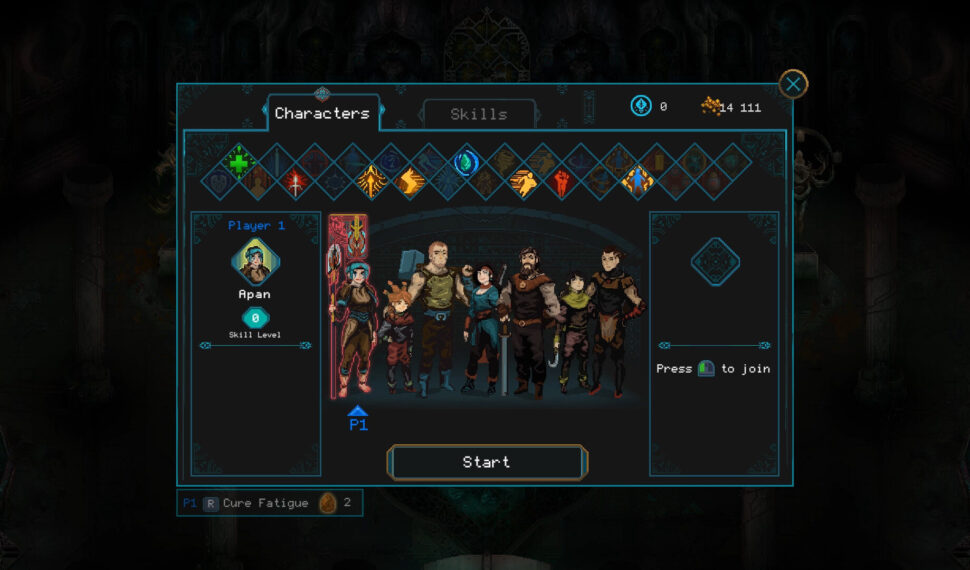Screen dimensions: 970x570
Task: Start the game with the Start button
Action: pos(486,462)
